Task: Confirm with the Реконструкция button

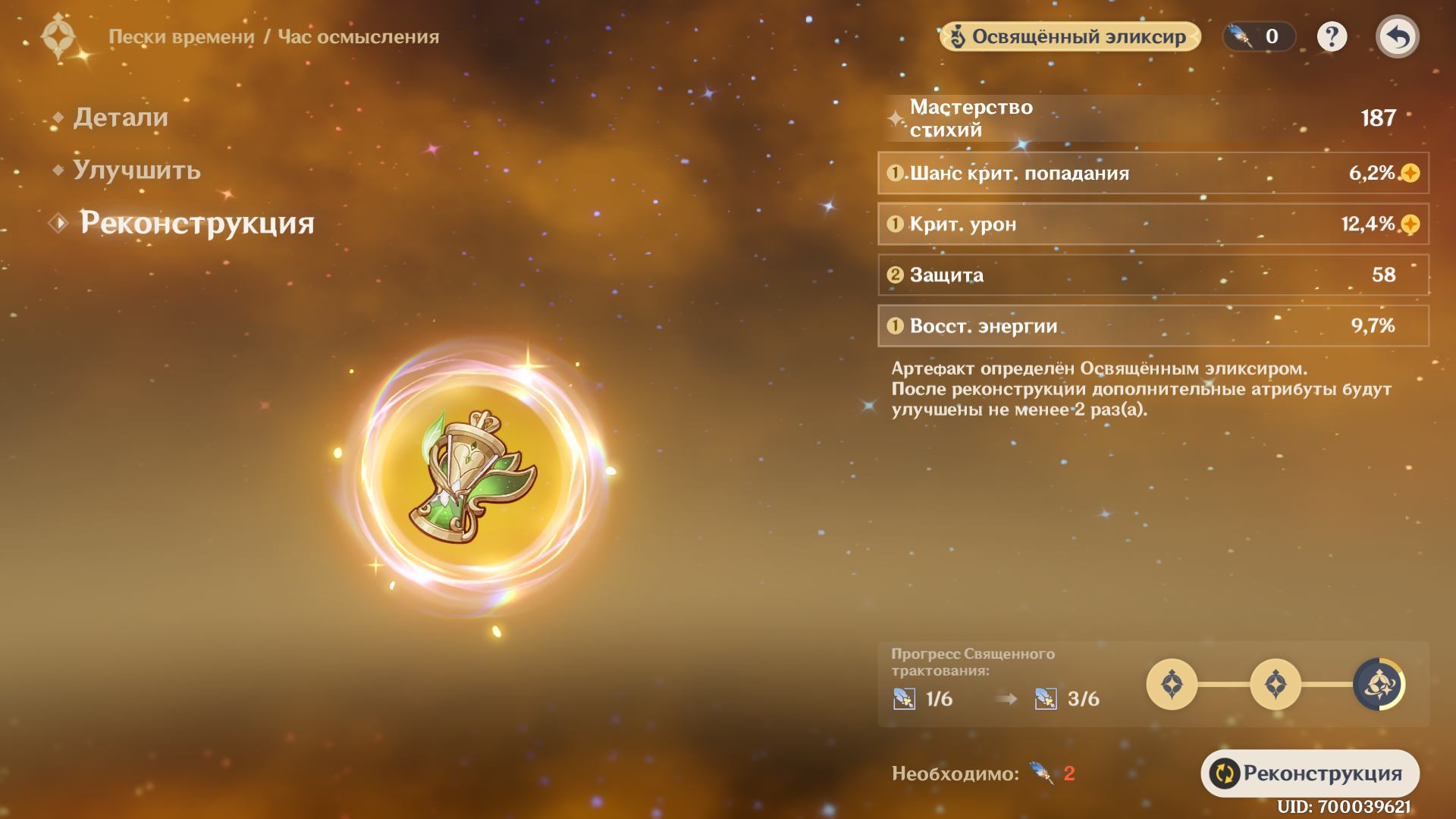Action: coord(1310,773)
